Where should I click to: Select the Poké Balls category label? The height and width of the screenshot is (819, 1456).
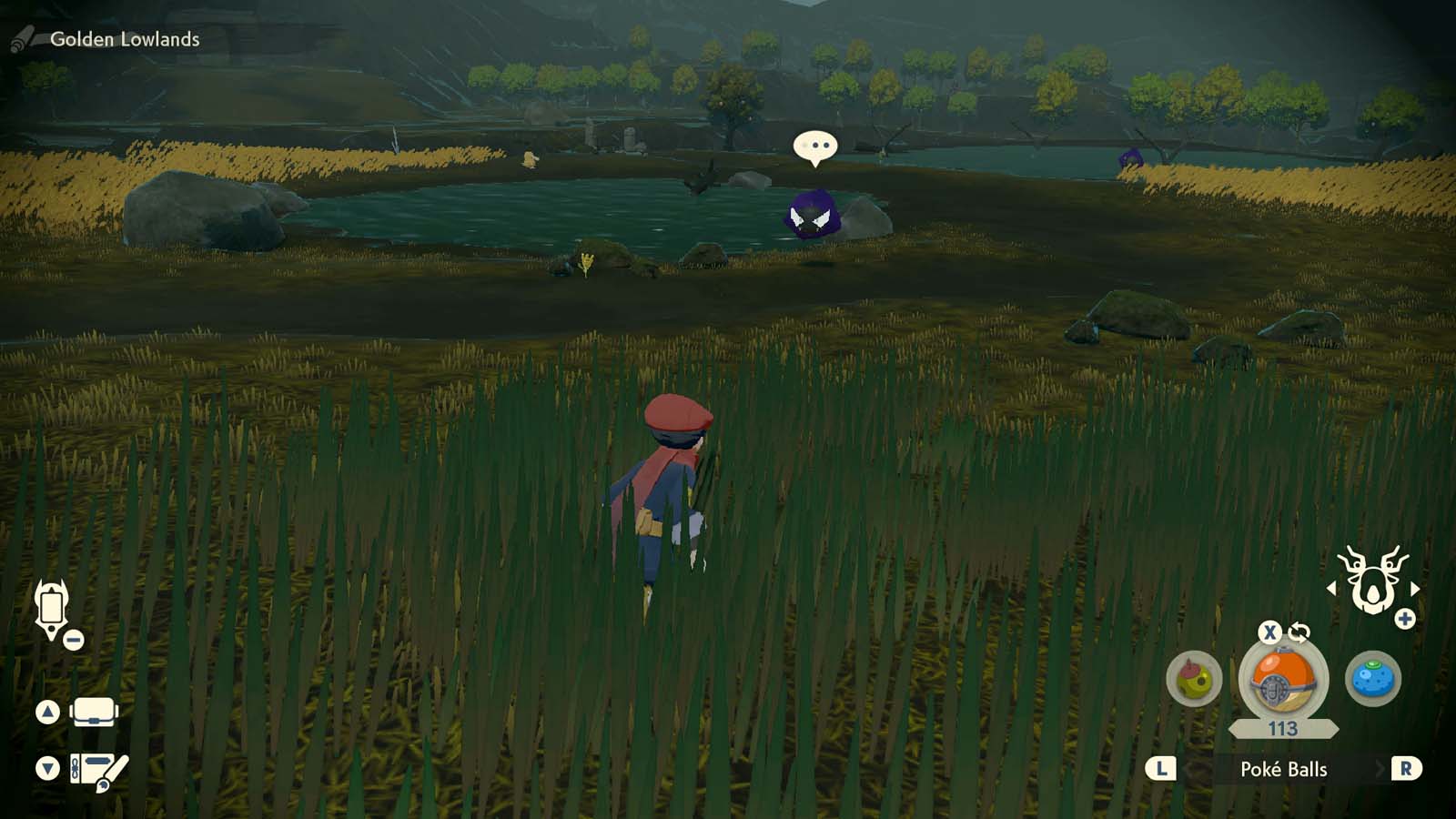[x=1285, y=769]
